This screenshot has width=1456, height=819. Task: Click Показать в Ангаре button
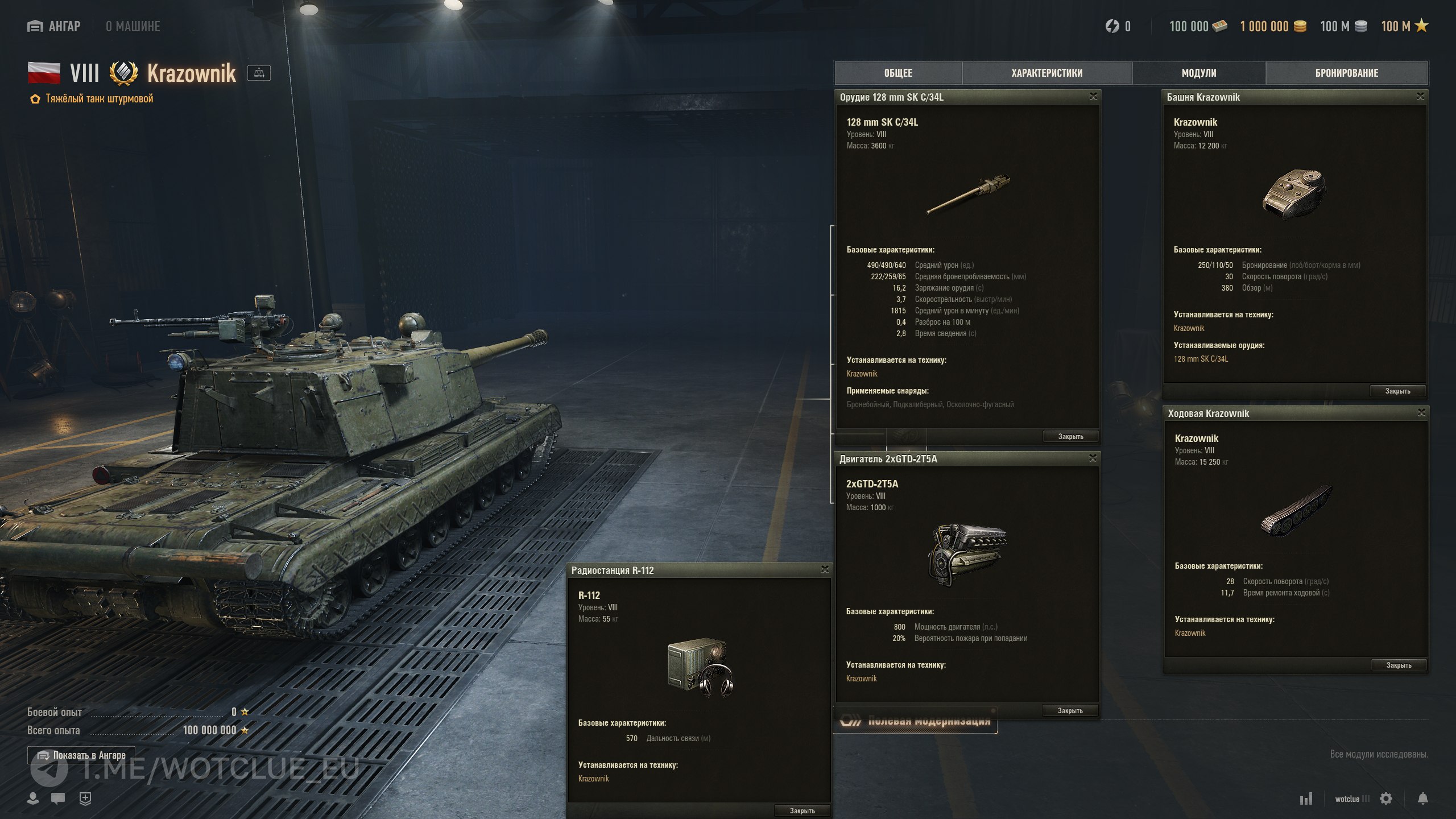(81, 755)
